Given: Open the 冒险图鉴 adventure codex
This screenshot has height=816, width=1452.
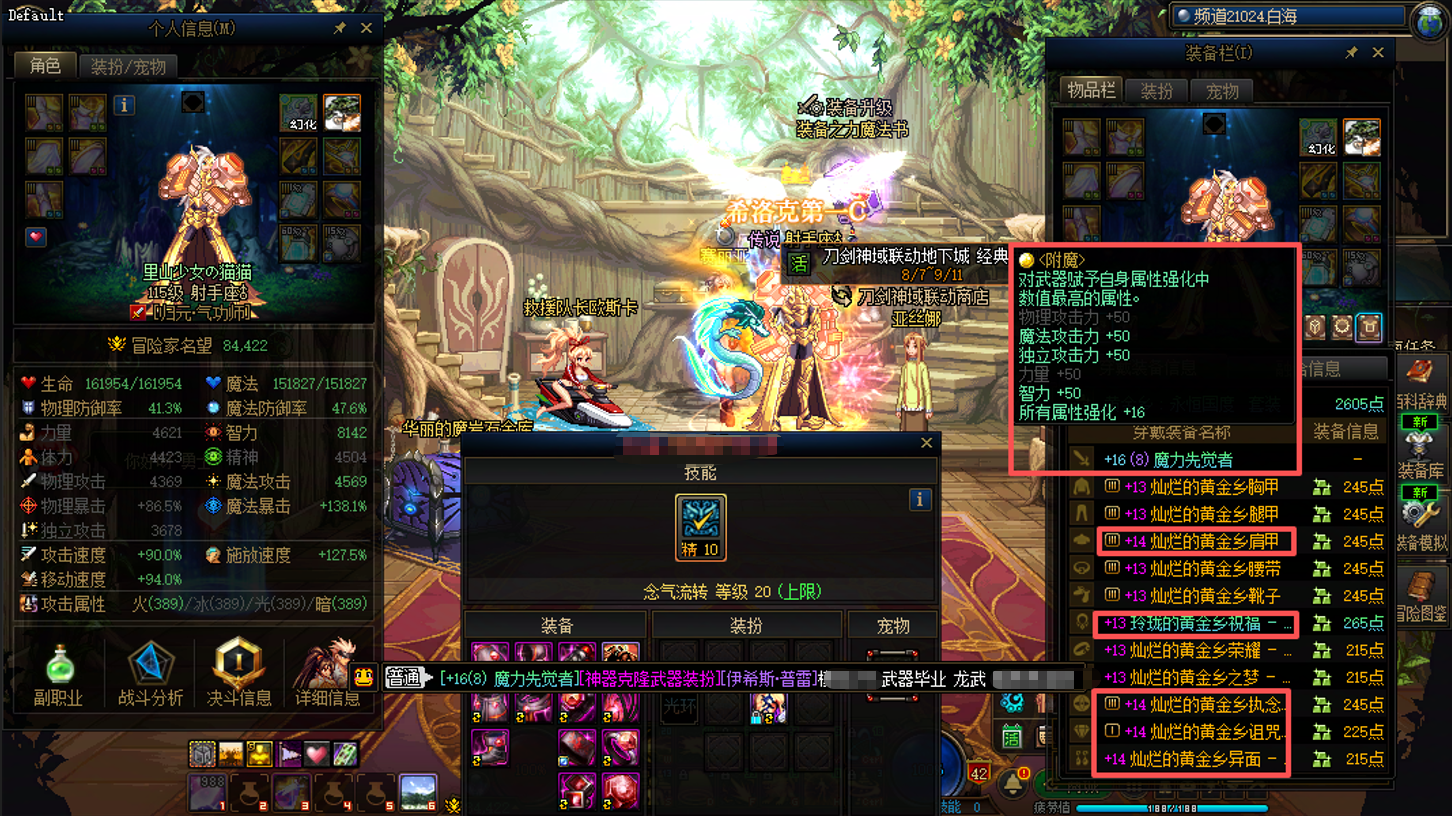Looking at the screenshot, I should [1420, 596].
